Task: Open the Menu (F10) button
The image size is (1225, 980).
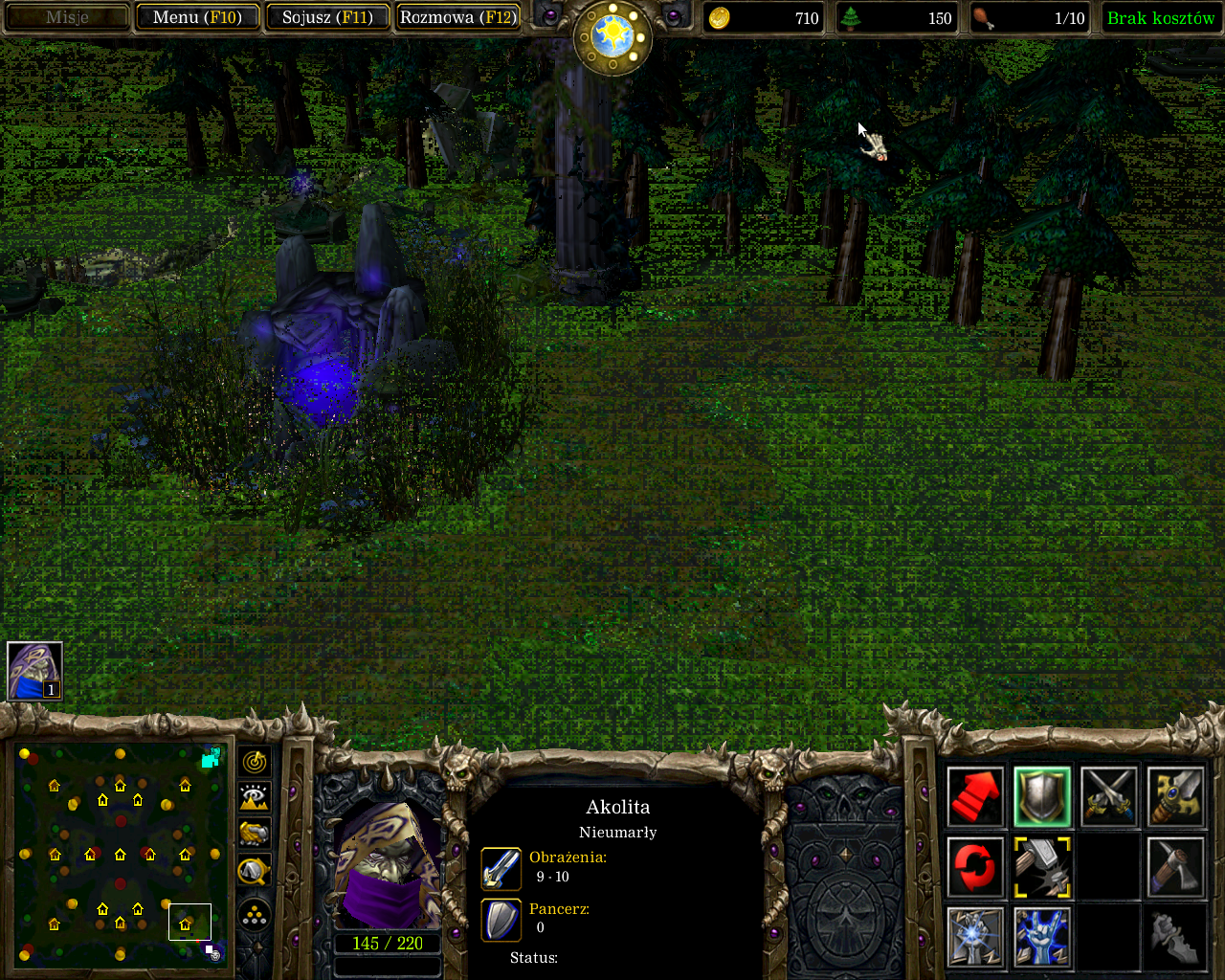Action: [197, 17]
